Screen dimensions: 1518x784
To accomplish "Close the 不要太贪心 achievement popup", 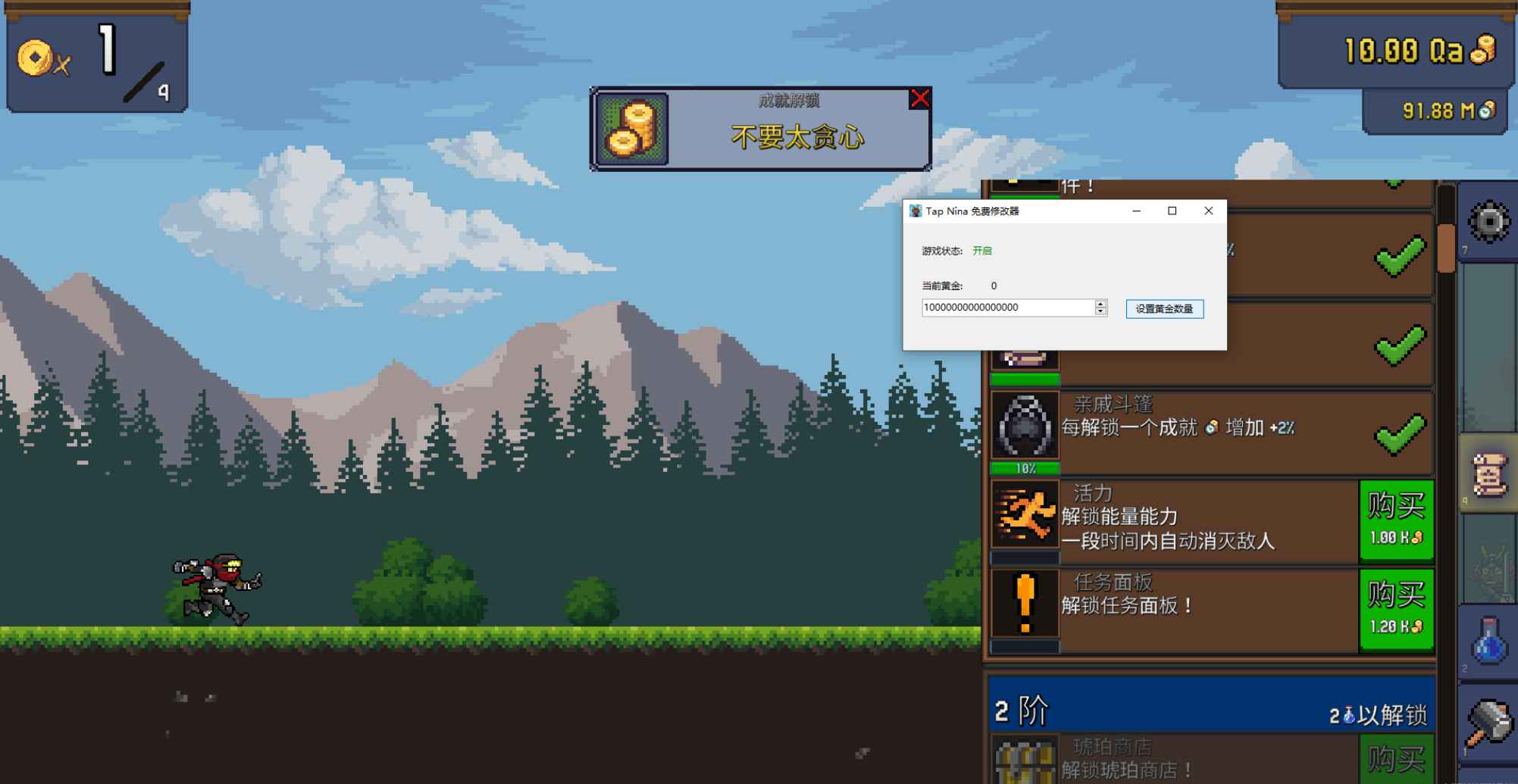I will point(919,98).
